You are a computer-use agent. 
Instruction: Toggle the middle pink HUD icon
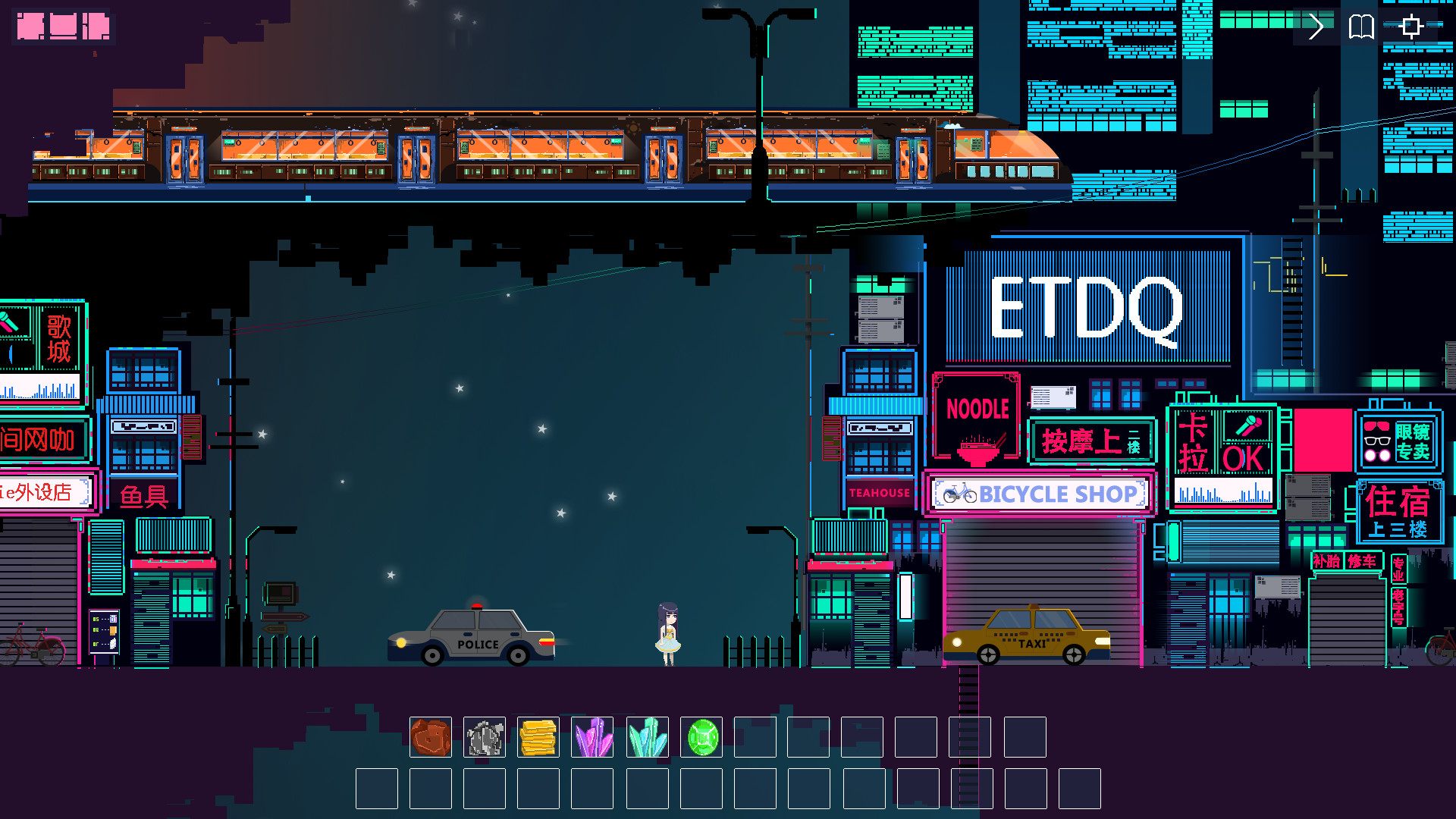click(x=64, y=27)
